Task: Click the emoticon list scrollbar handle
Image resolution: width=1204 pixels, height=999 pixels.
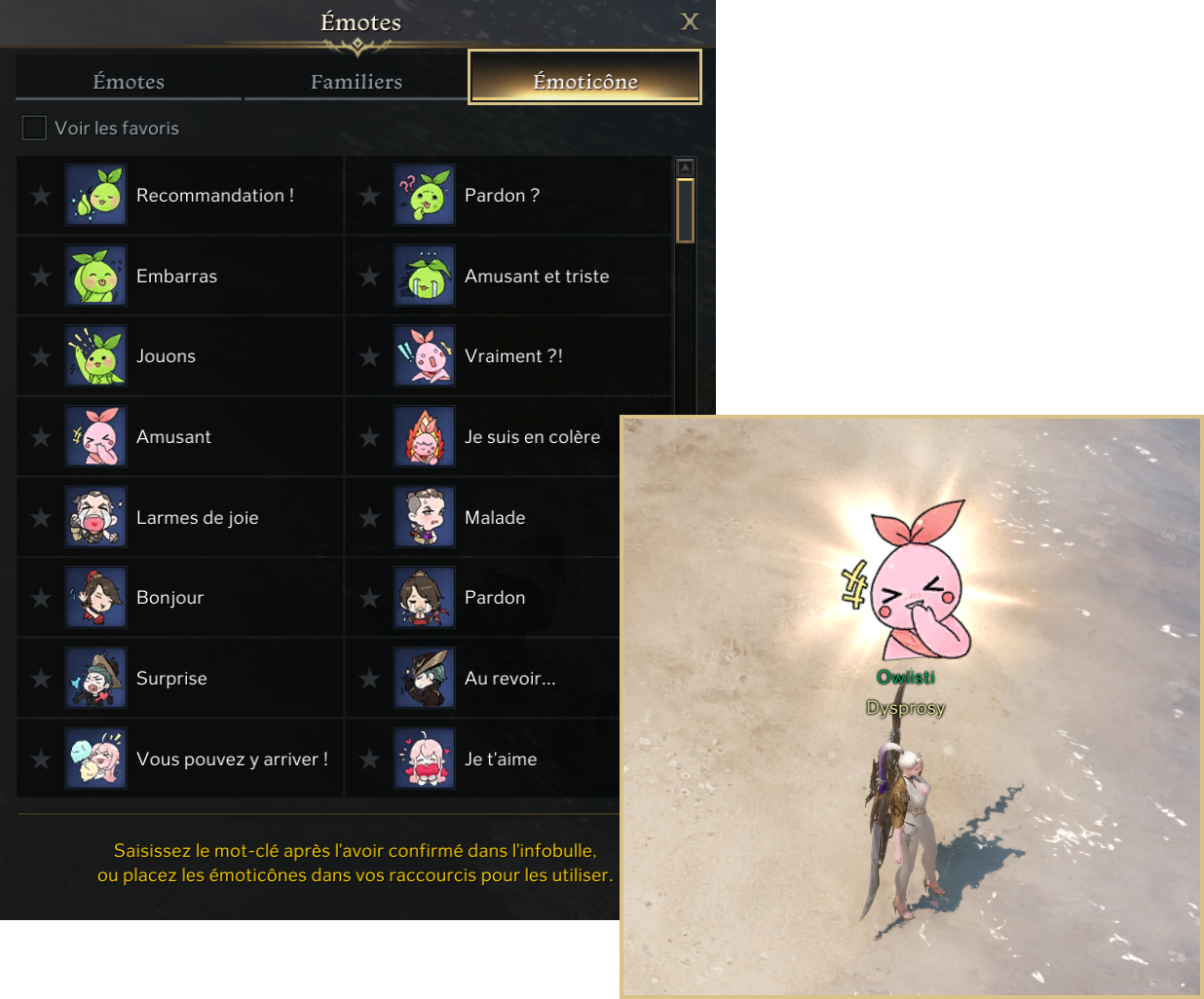Action: click(x=685, y=210)
